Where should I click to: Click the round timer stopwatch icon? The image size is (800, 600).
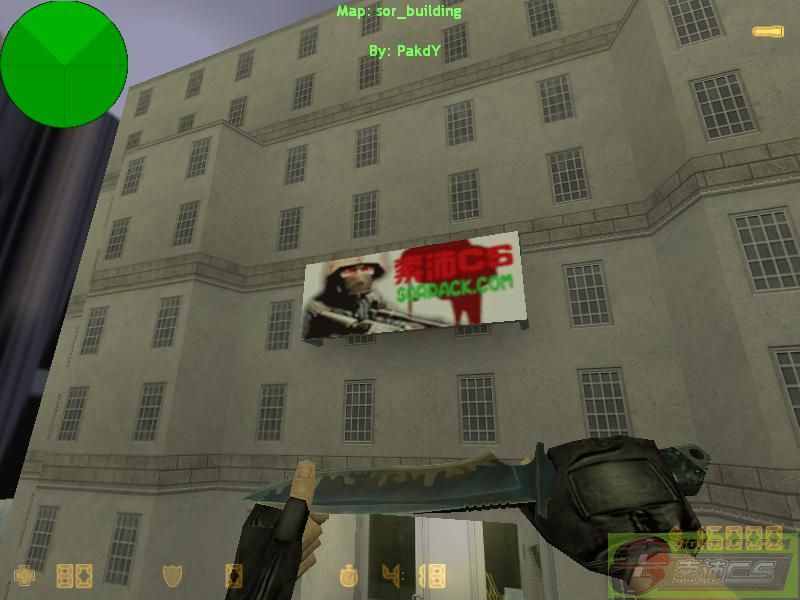tap(348, 576)
